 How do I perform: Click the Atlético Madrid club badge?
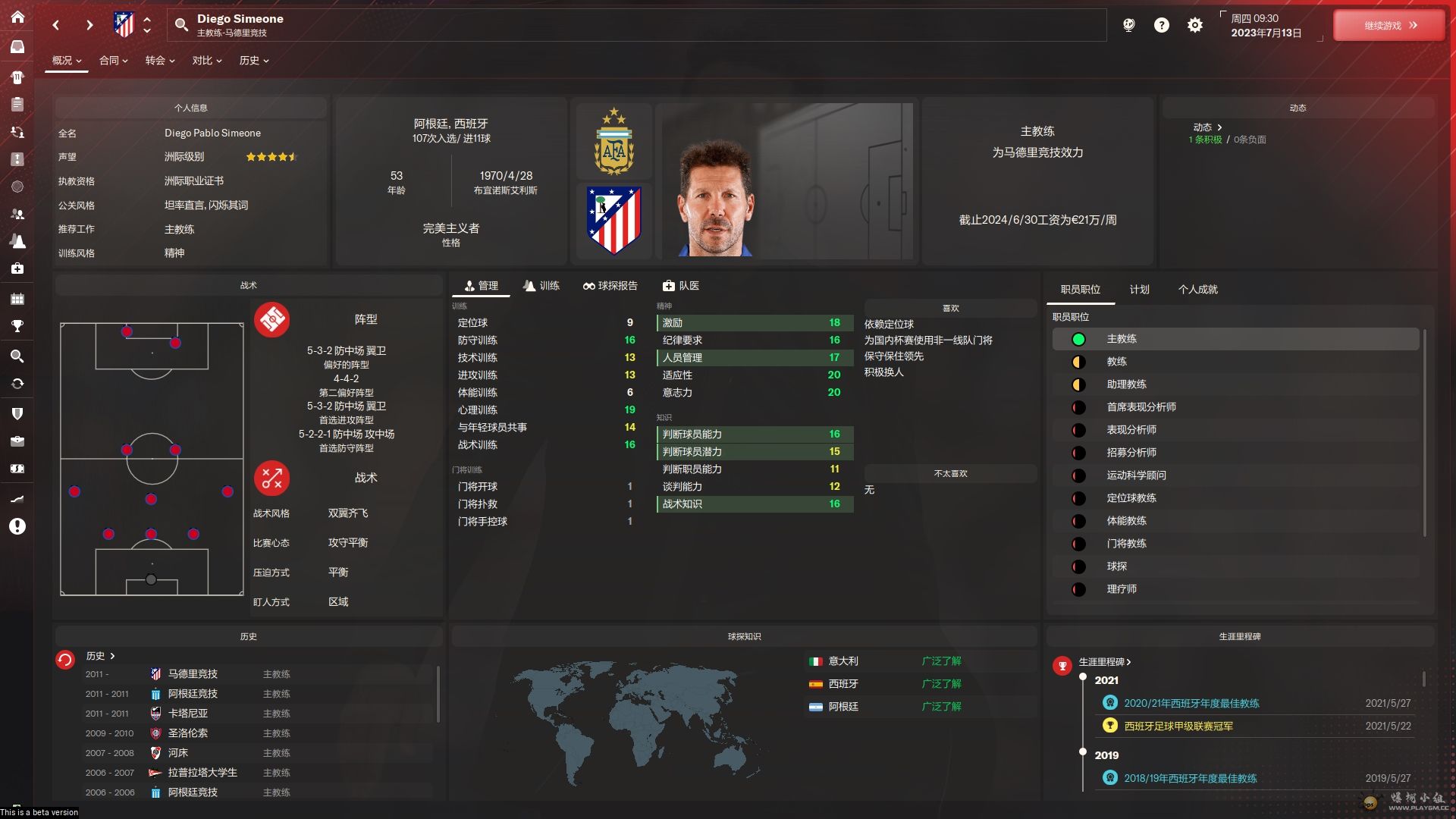click(x=614, y=221)
